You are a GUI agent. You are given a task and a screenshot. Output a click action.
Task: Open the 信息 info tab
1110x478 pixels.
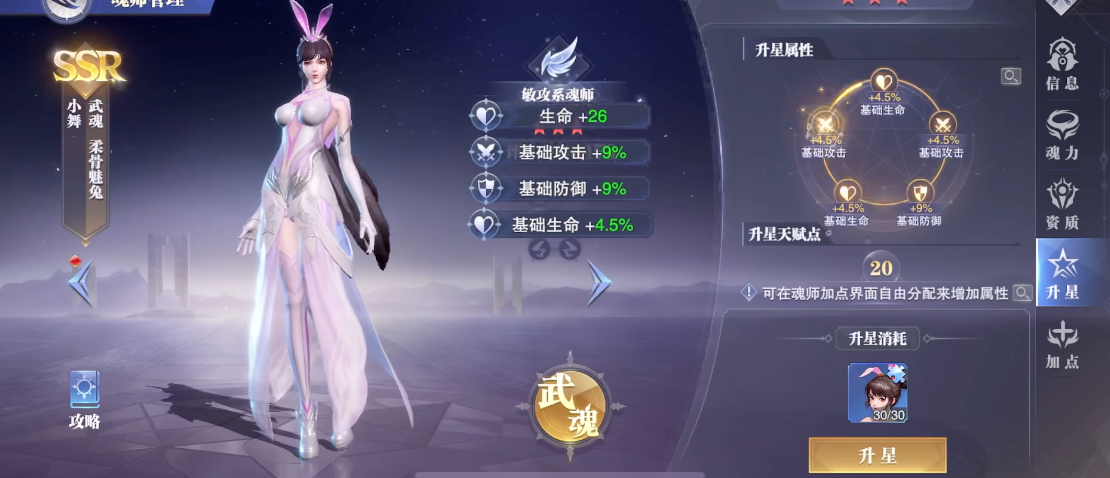[1062, 64]
